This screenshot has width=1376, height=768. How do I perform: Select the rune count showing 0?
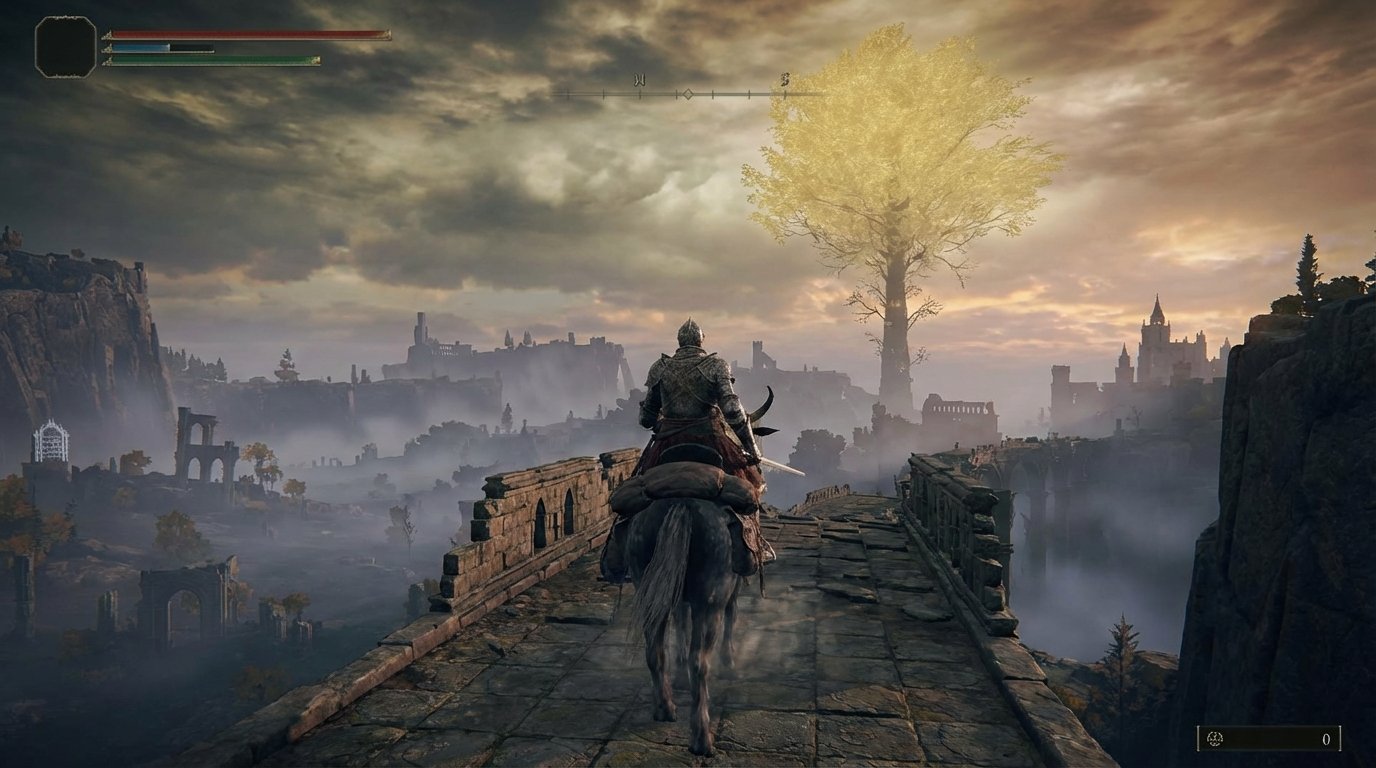(x=1327, y=738)
